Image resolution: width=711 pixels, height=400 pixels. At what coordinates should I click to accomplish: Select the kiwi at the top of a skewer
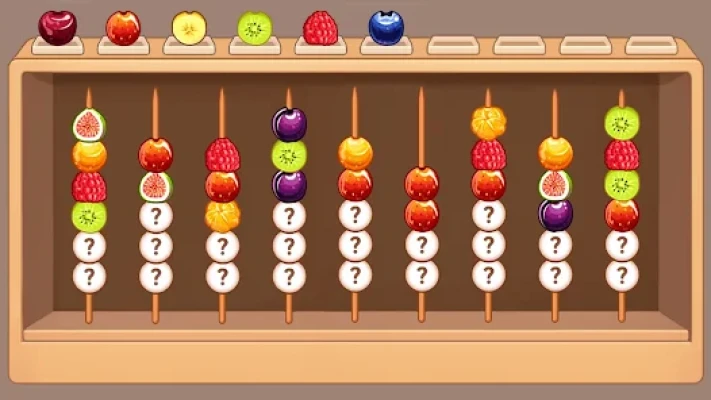[621, 123]
